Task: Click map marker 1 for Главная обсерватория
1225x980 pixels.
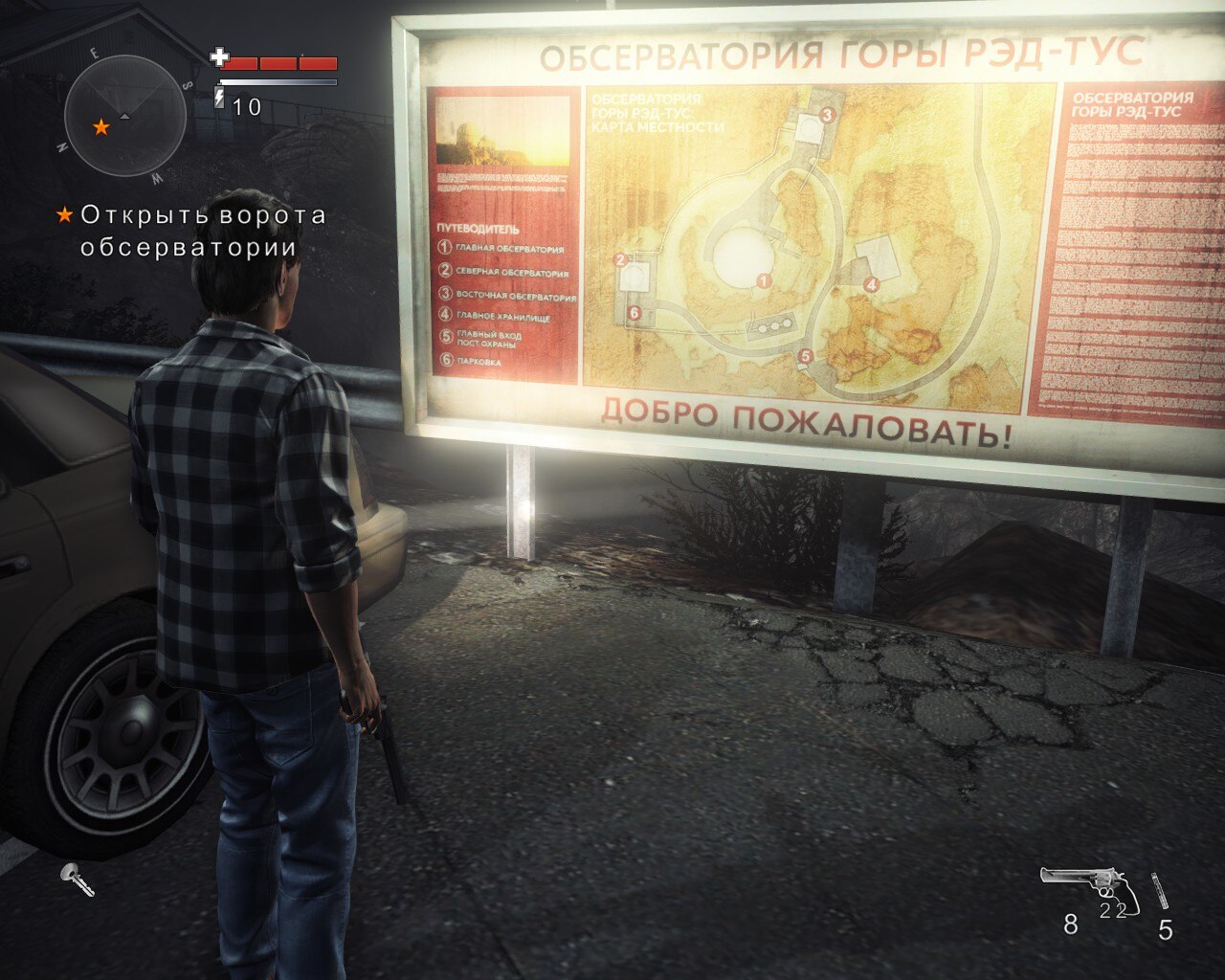Action: [763, 282]
